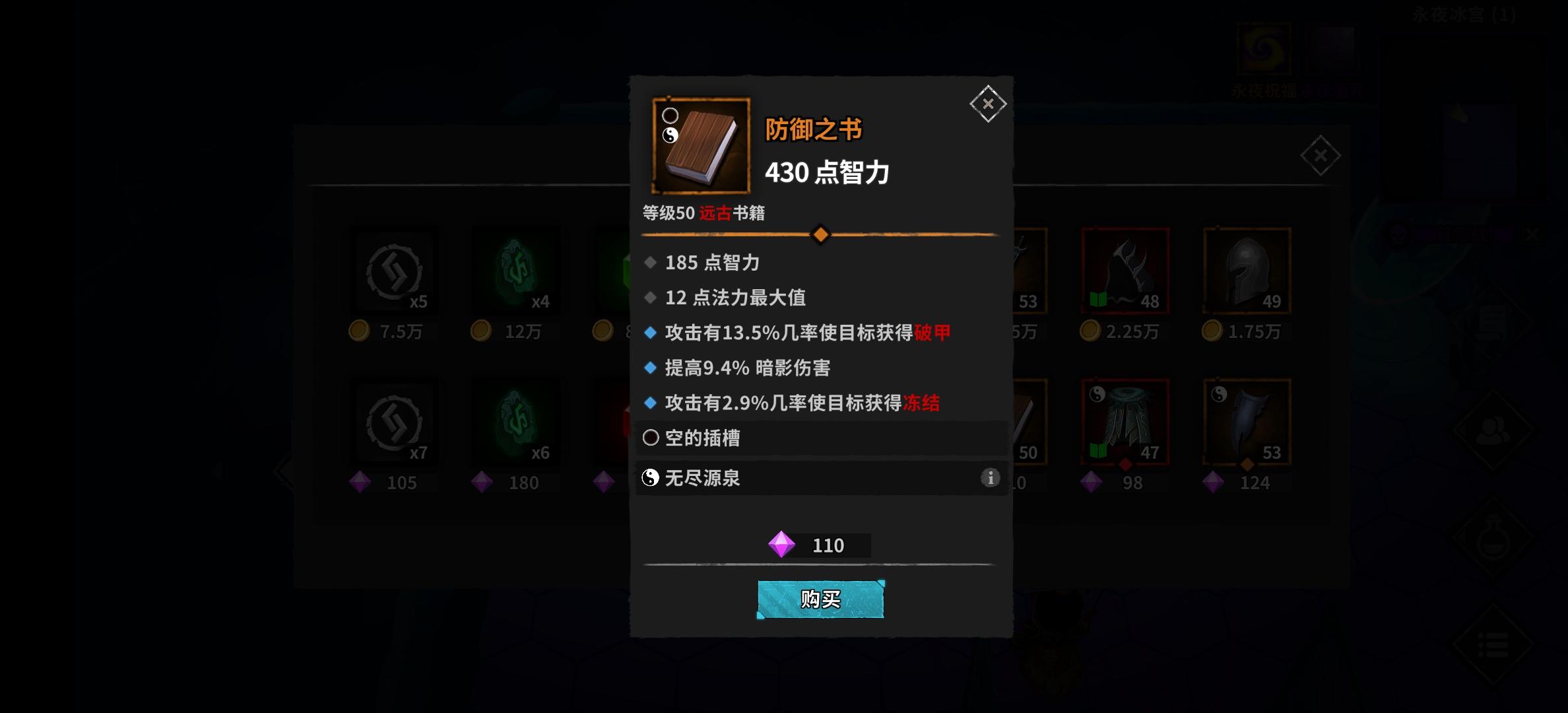This screenshot has width=1568, height=713.
Task: Select the cloak item costing 98 gems
Action: [1124, 421]
